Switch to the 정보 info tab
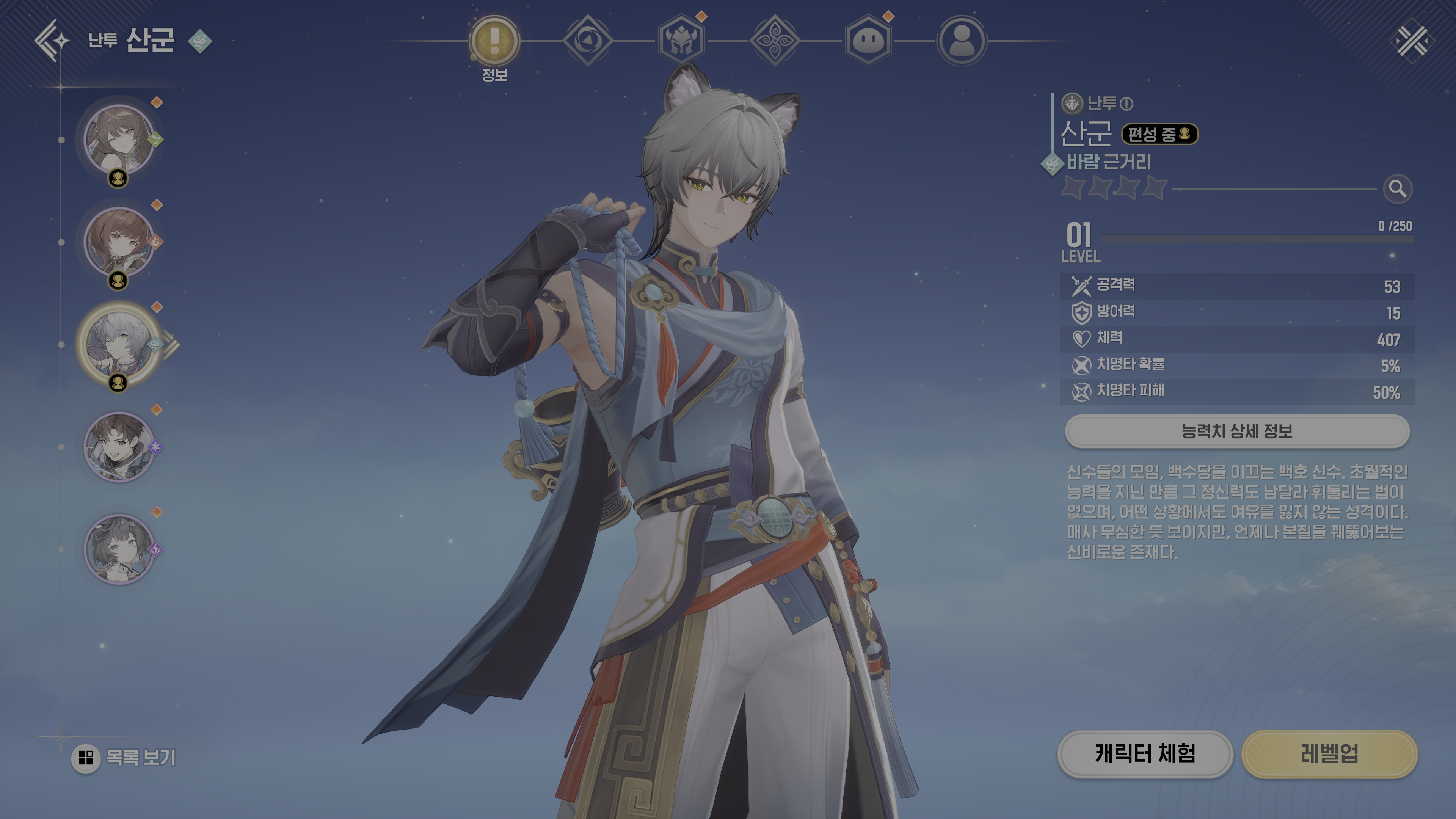Image resolution: width=1456 pixels, height=819 pixels. coord(494,41)
